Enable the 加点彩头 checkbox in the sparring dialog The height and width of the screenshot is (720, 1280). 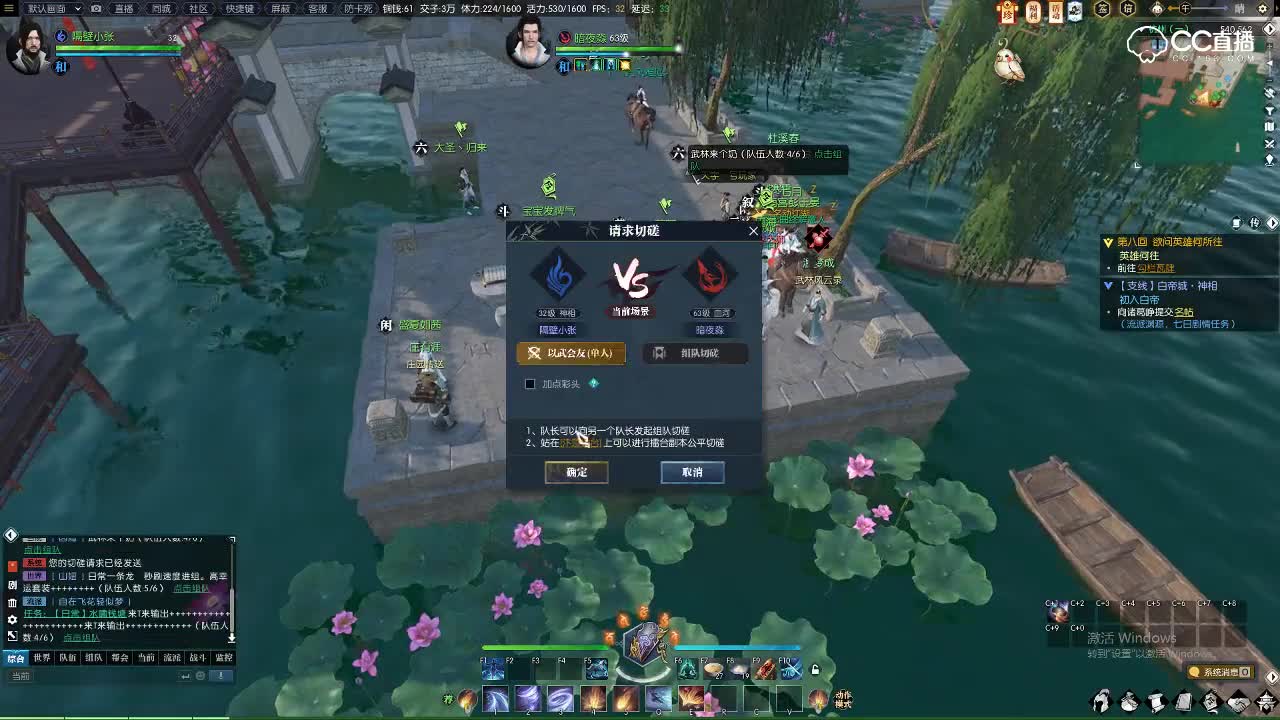(x=529, y=383)
